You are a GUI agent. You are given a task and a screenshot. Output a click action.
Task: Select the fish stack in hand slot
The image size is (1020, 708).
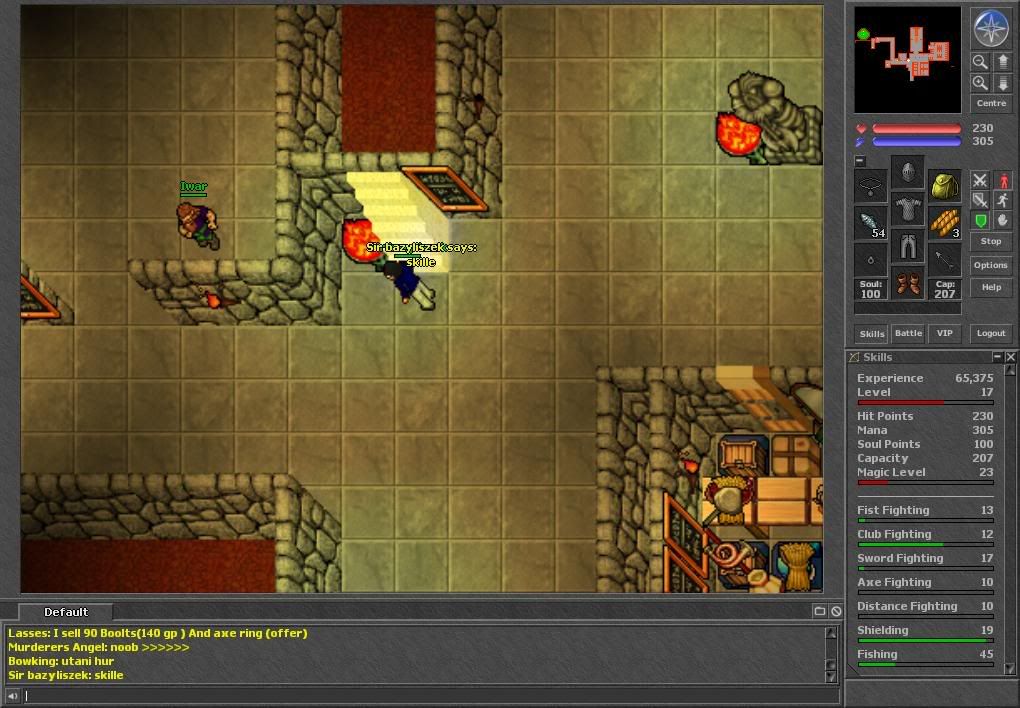point(871,222)
